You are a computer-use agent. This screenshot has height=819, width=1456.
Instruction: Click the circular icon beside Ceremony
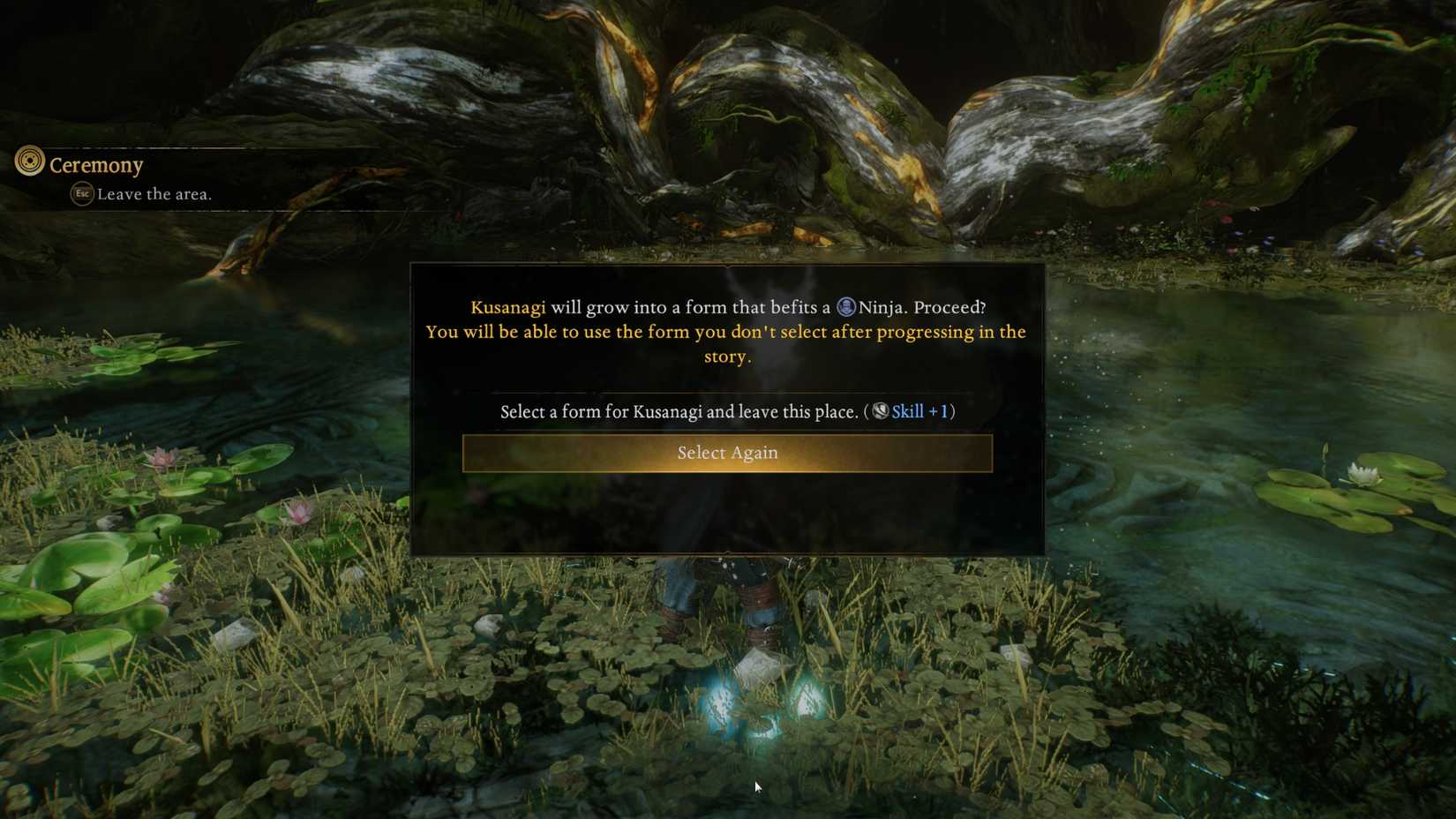pos(29,163)
